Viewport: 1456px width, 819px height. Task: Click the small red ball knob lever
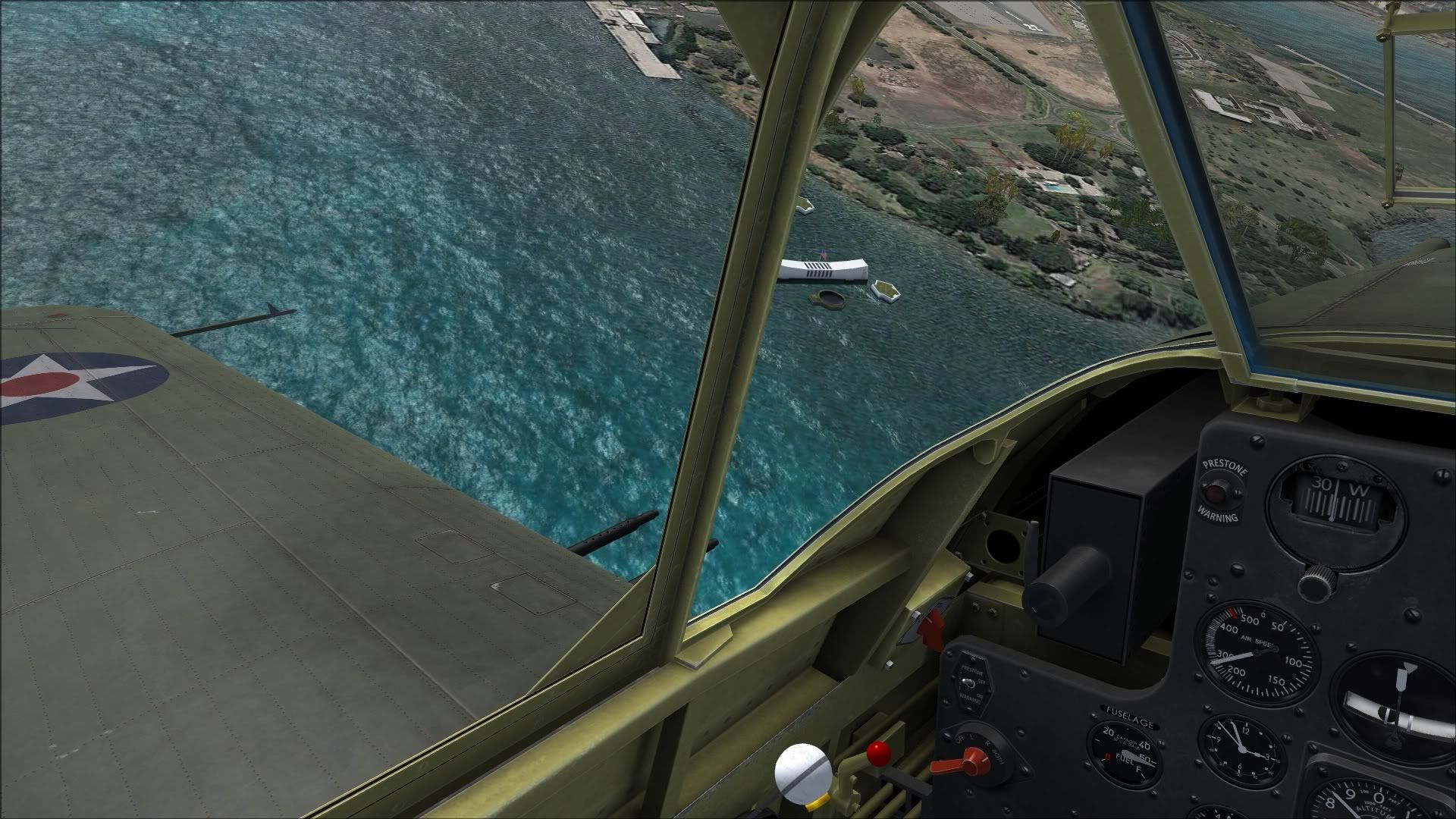879,754
